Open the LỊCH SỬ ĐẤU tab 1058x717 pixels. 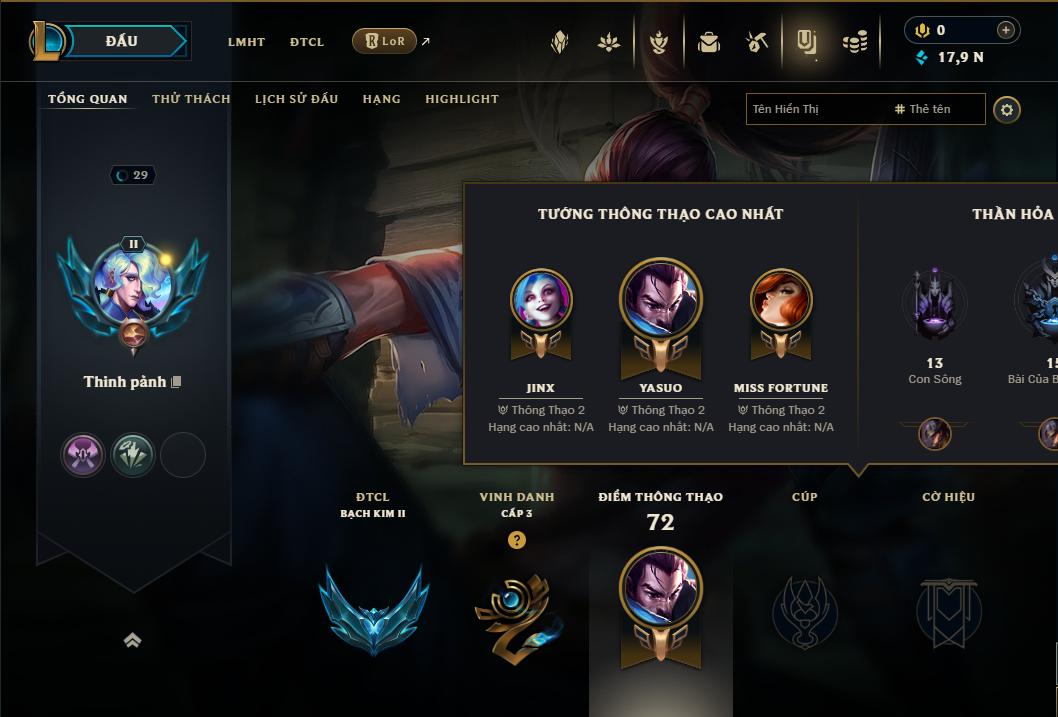pyautogui.click(x=296, y=99)
